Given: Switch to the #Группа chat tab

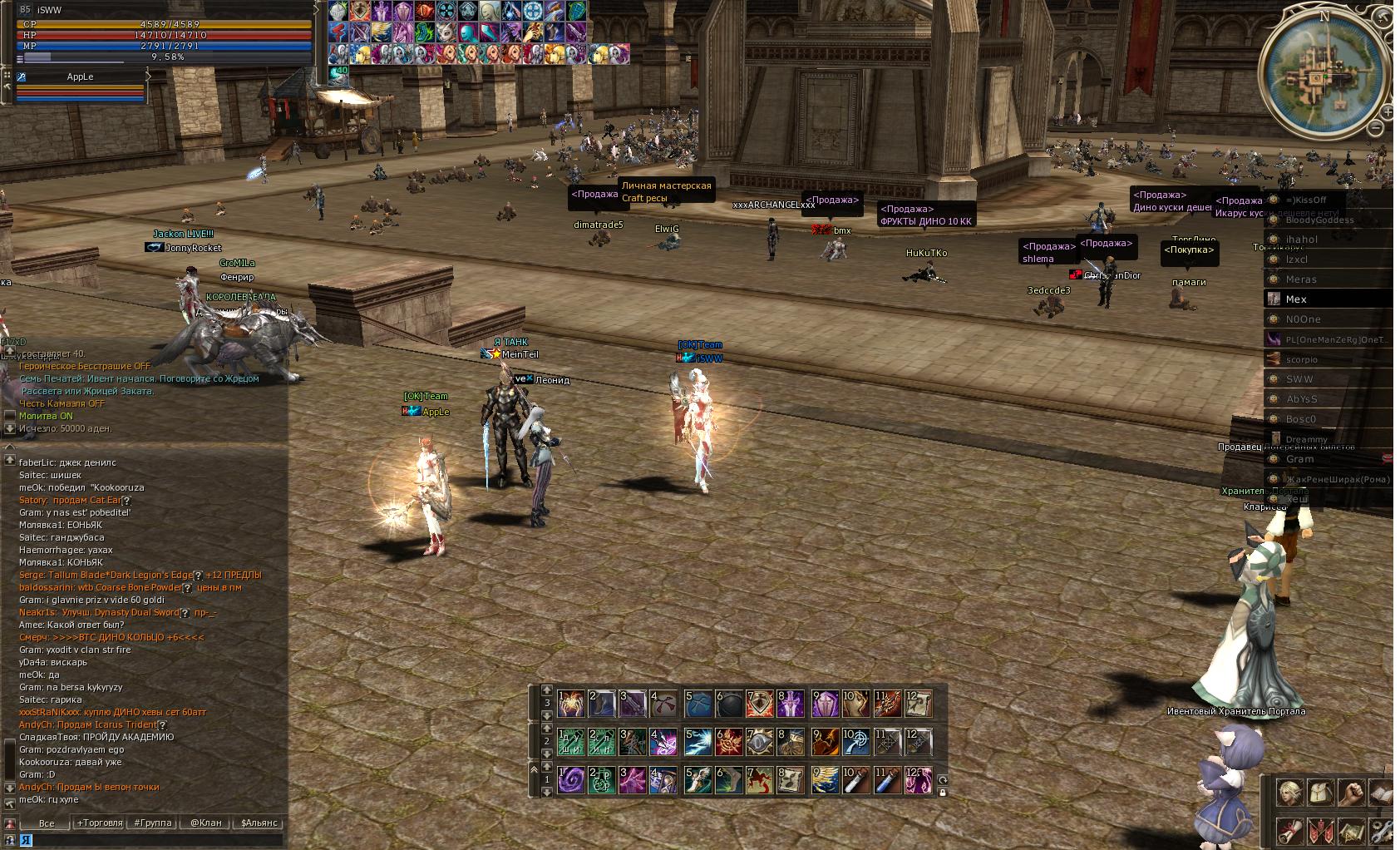Looking at the screenshot, I should (153, 823).
